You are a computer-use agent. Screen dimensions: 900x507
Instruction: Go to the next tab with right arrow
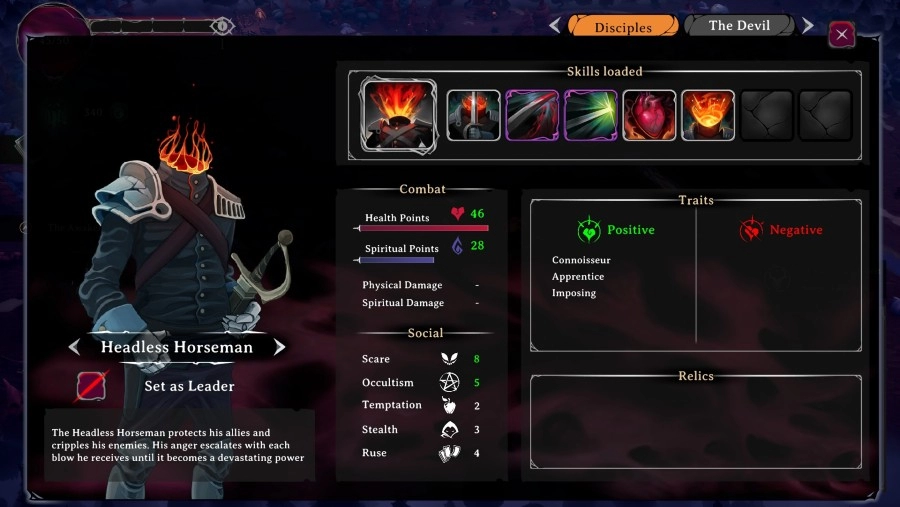[x=808, y=26]
